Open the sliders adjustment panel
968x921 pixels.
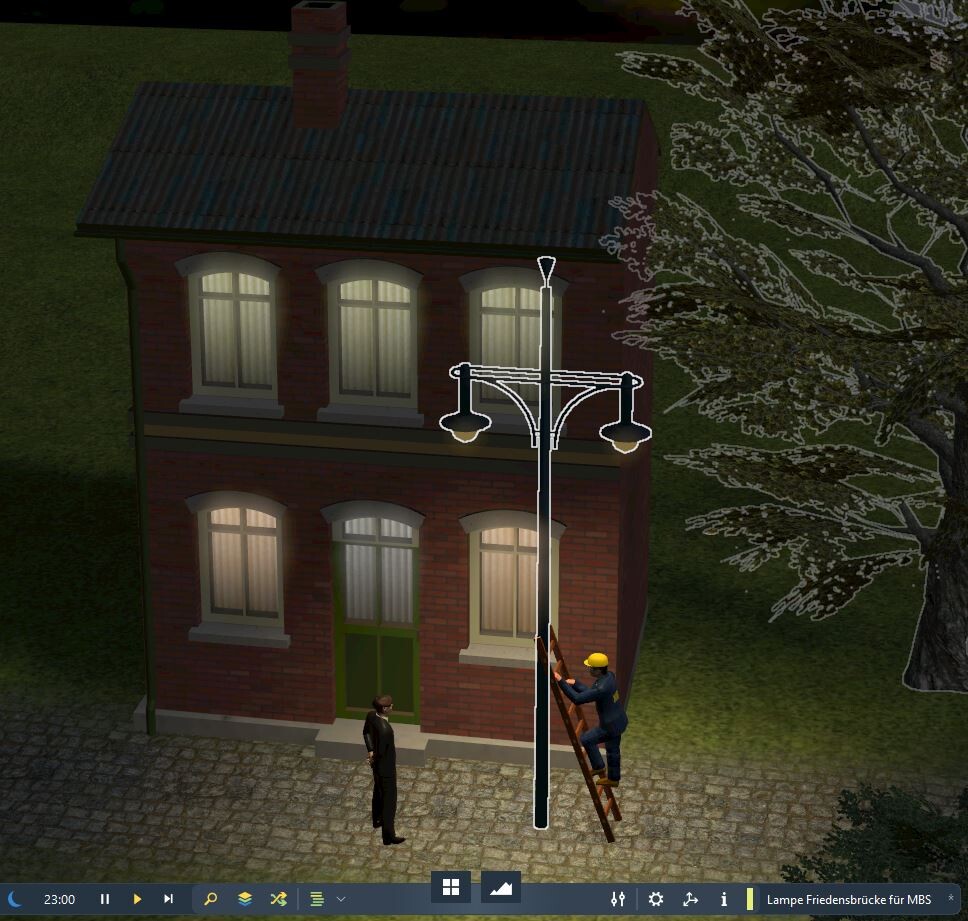pyautogui.click(x=618, y=899)
